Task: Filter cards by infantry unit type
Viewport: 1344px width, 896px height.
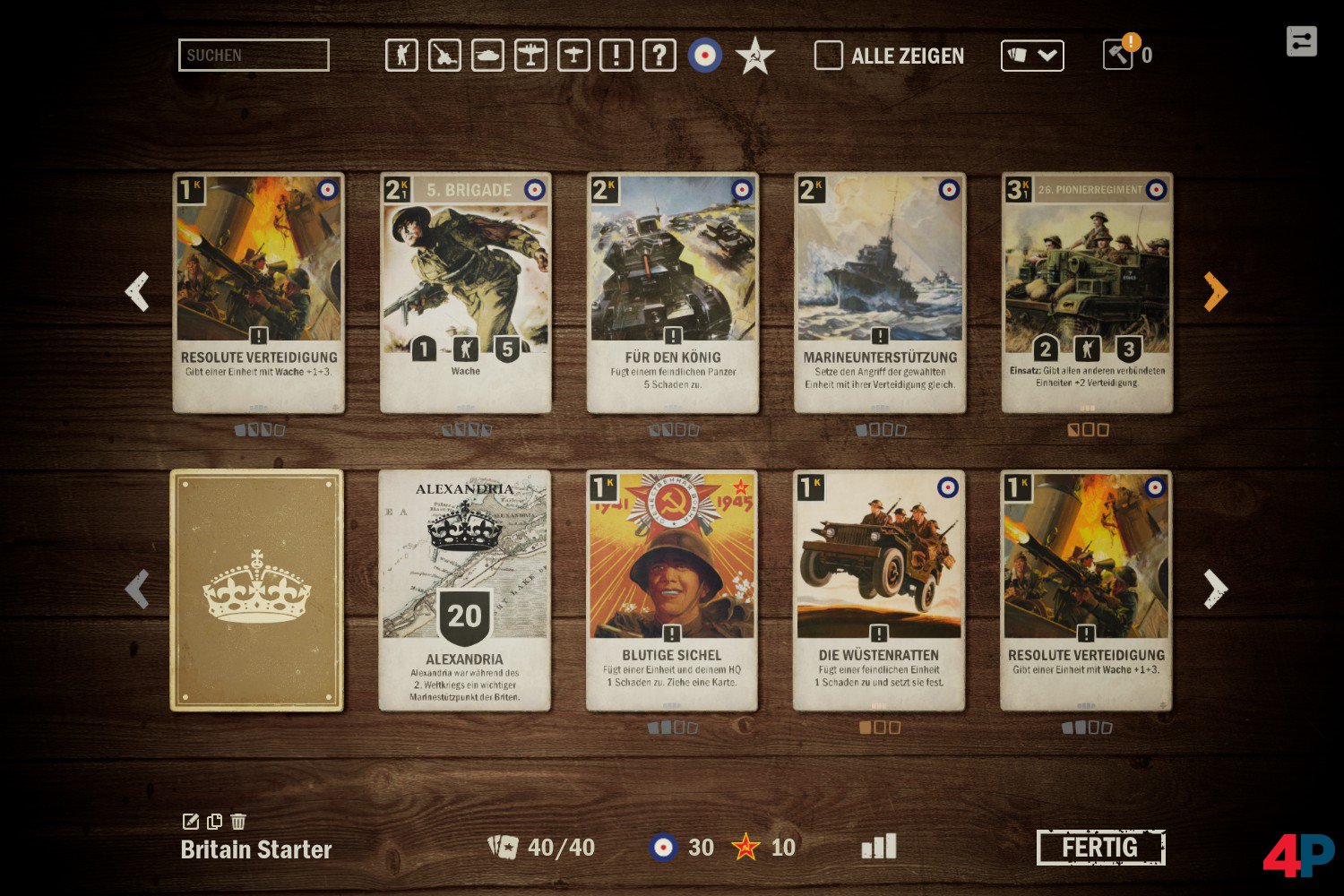Action: [401, 56]
